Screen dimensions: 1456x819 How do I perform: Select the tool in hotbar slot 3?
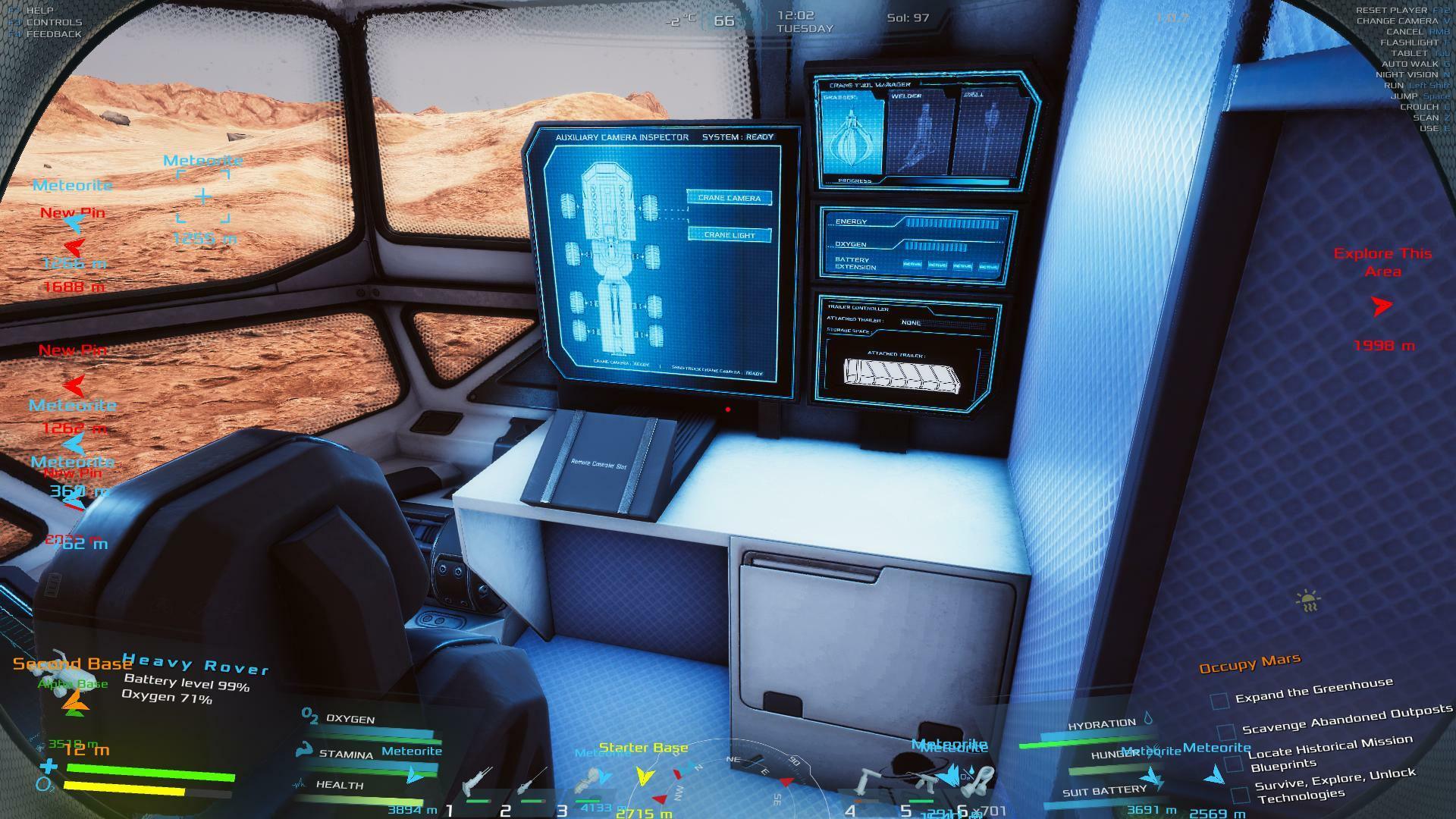588,783
